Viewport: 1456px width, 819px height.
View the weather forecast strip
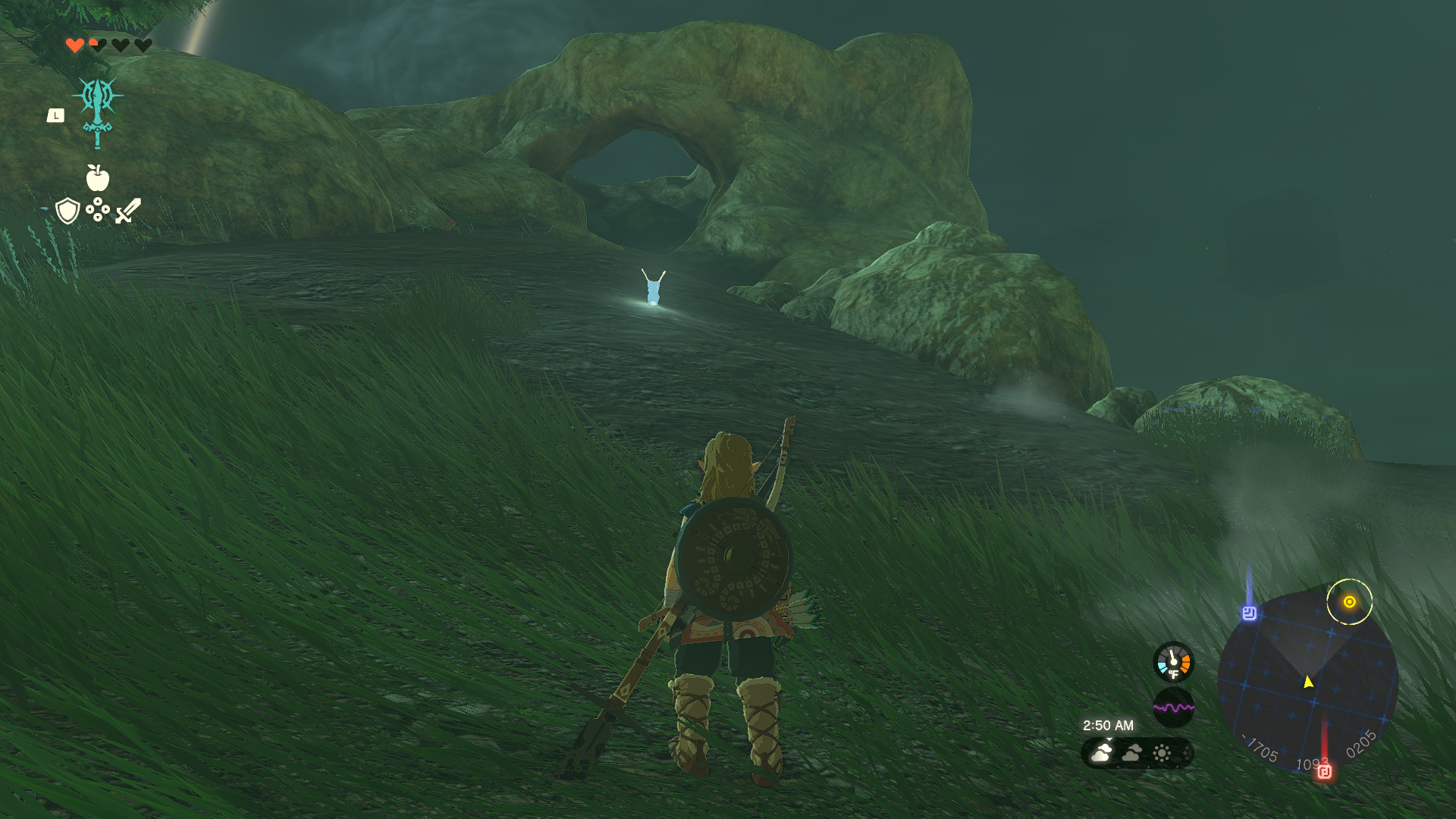(1137, 753)
